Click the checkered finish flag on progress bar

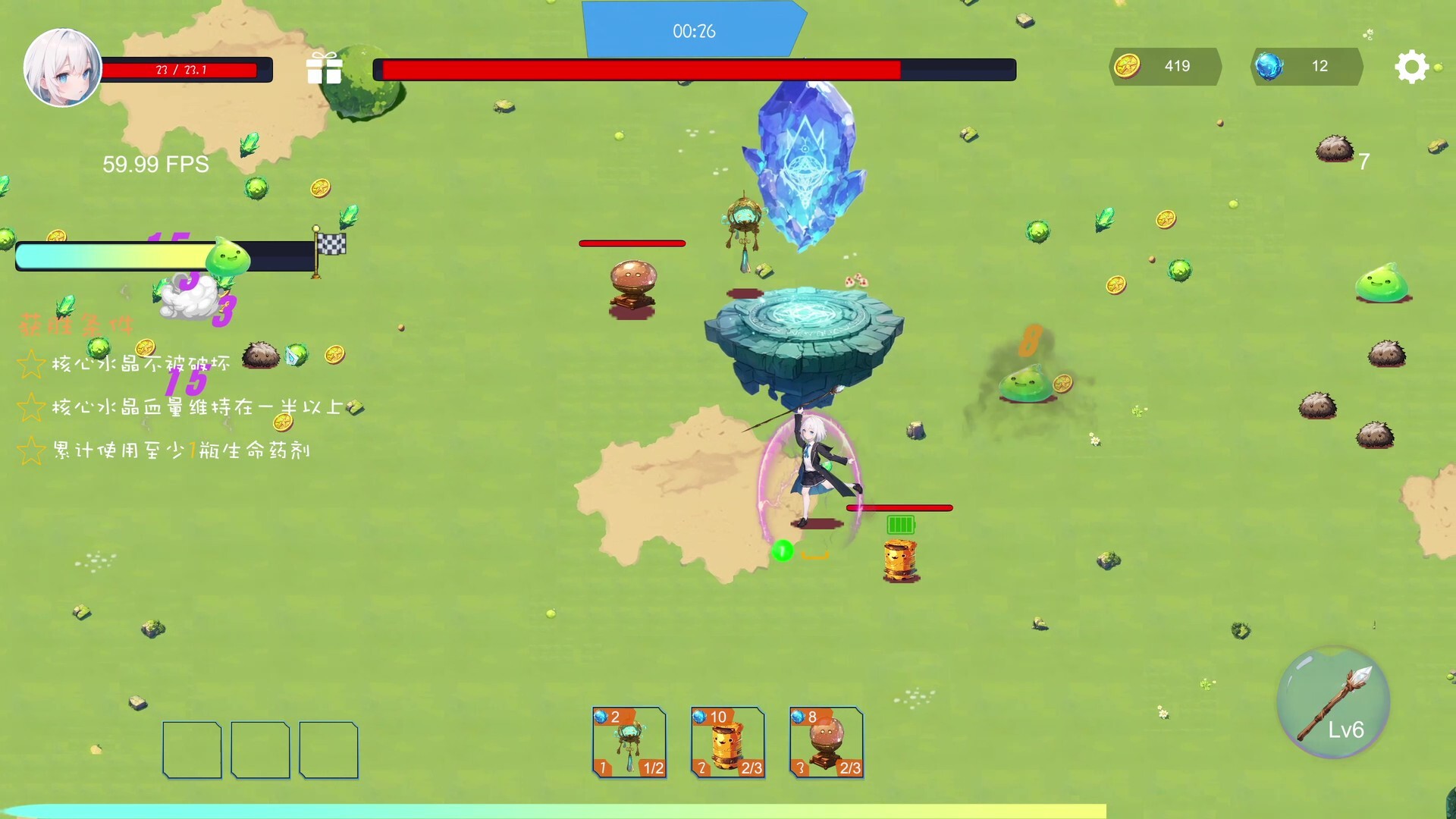coord(331,246)
